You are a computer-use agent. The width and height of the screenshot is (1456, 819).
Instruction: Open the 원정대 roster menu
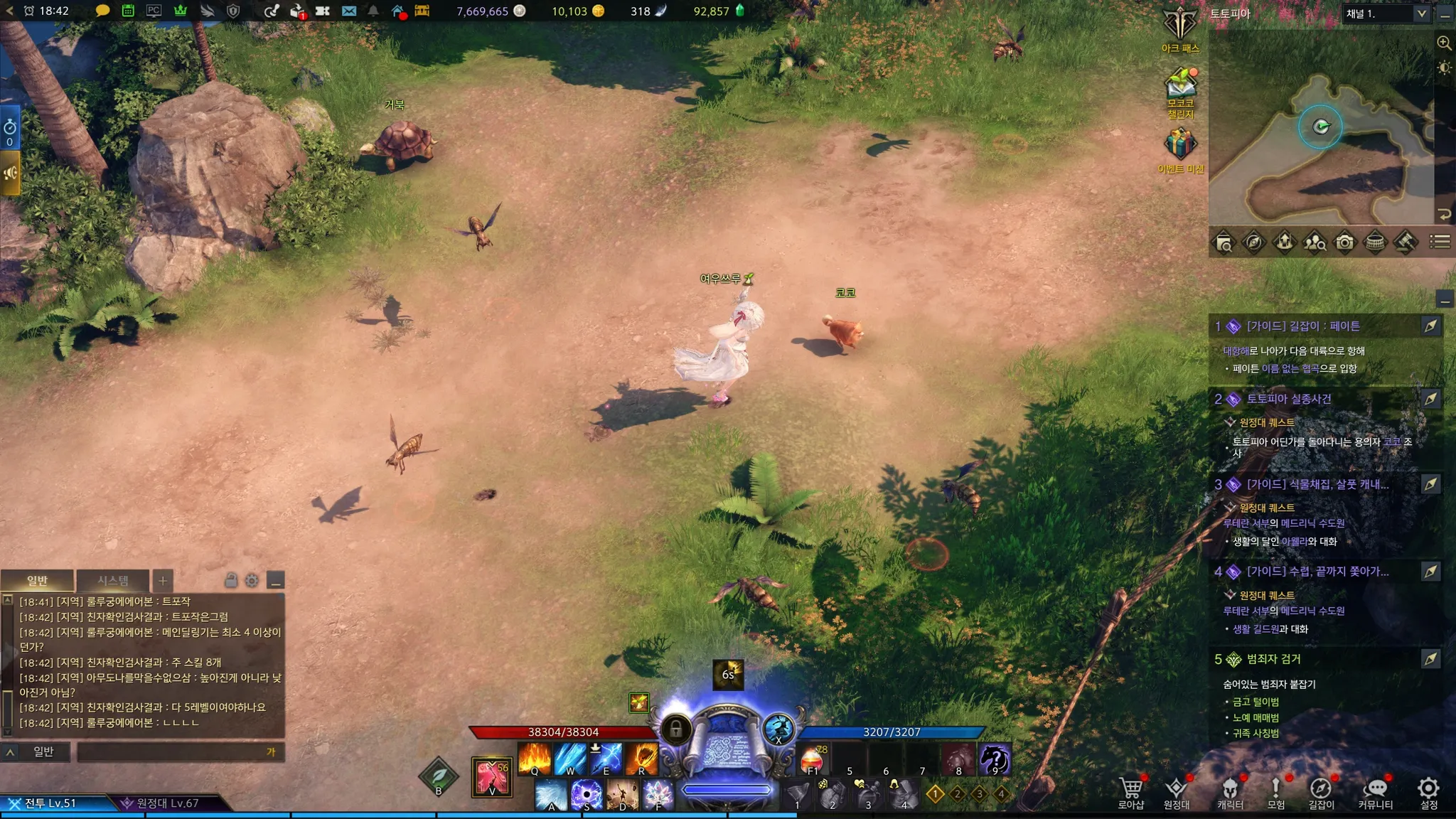coord(1176,792)
